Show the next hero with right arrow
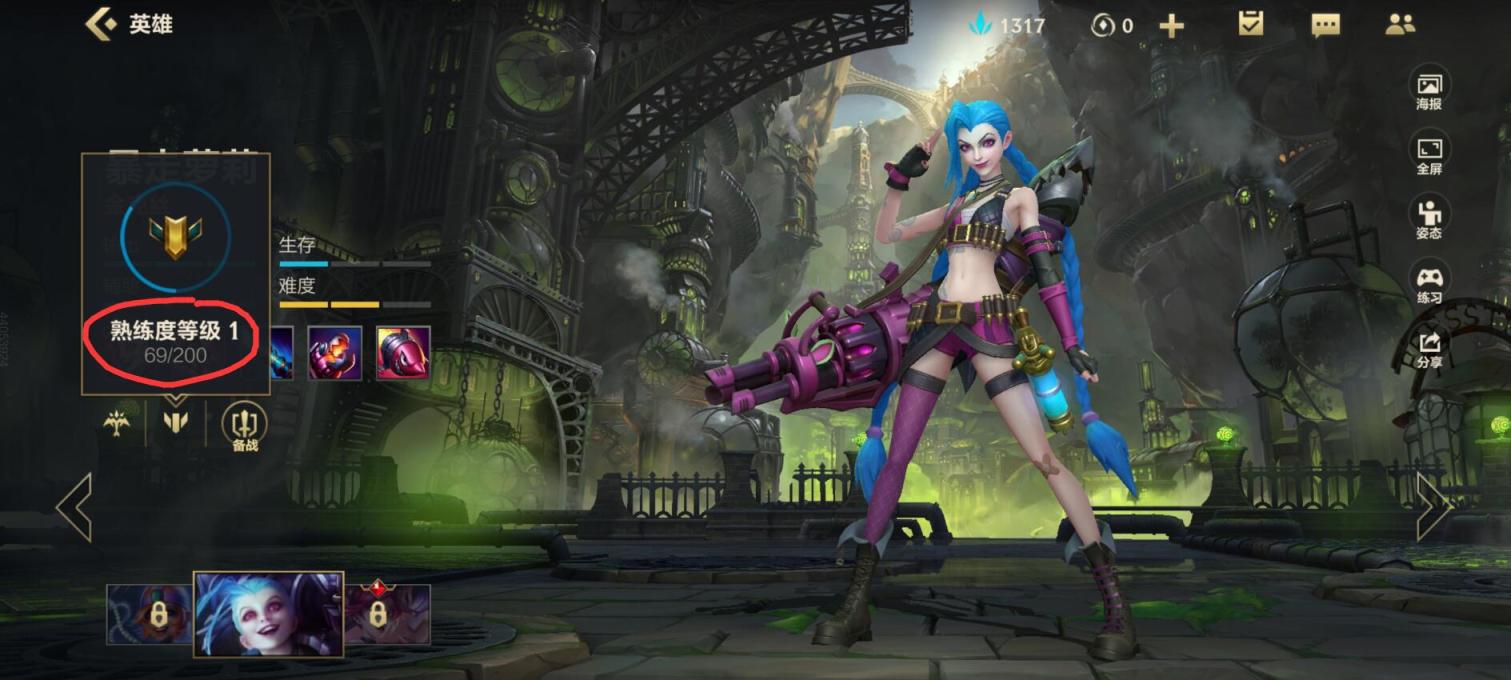 click(1434, 507)
